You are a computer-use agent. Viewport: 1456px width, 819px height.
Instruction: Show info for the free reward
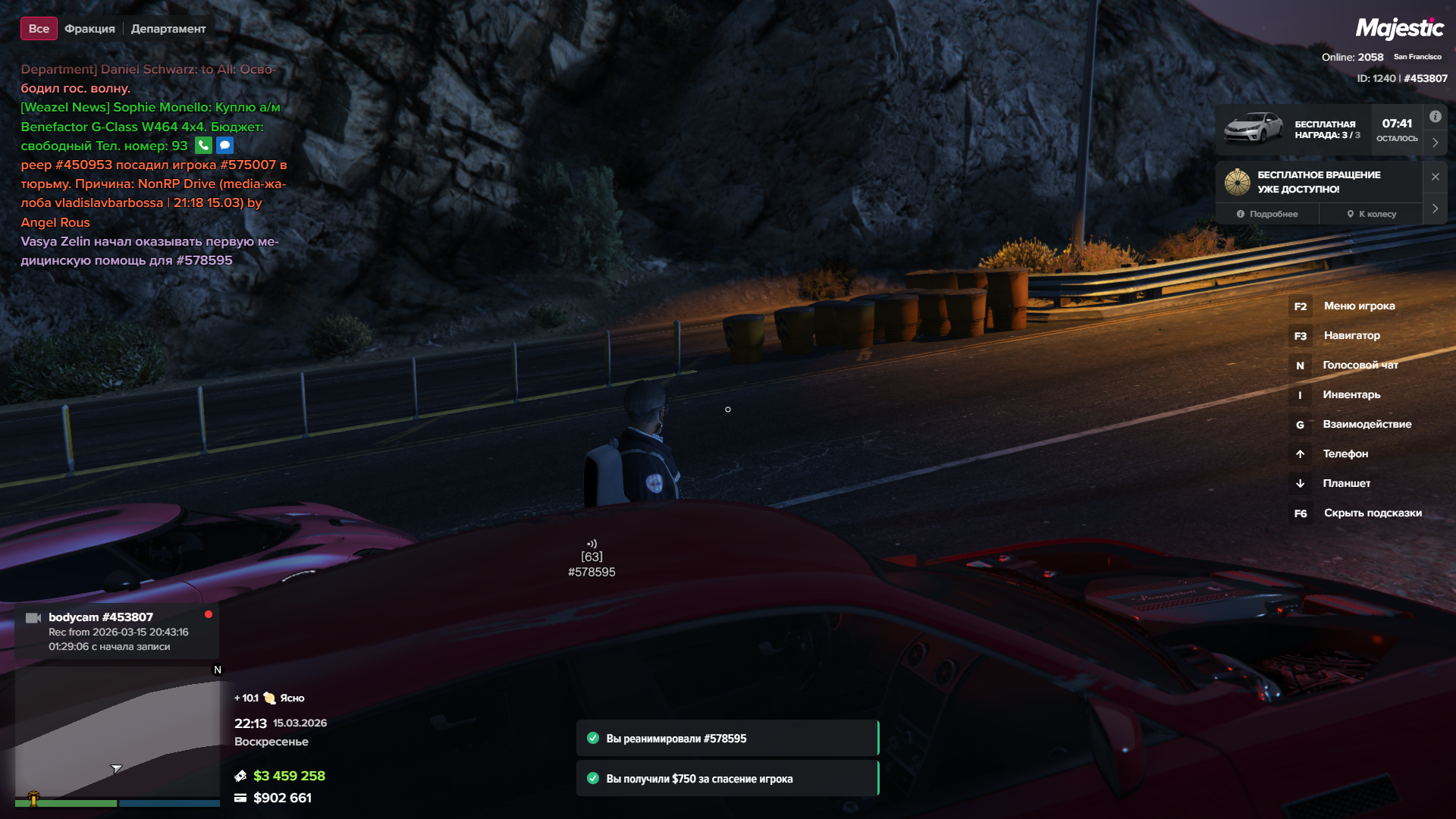(x=1435, y=117)
